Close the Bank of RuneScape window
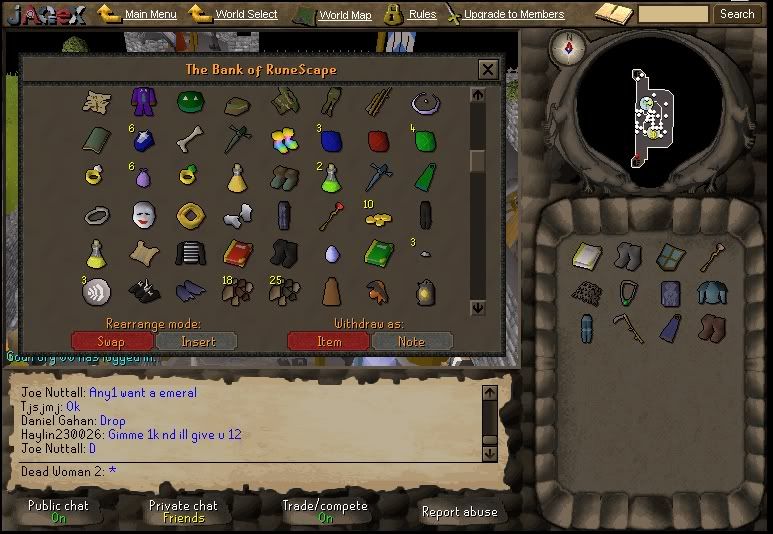The width and height of the screenshot is (773, 534). [x=487, y=69]
